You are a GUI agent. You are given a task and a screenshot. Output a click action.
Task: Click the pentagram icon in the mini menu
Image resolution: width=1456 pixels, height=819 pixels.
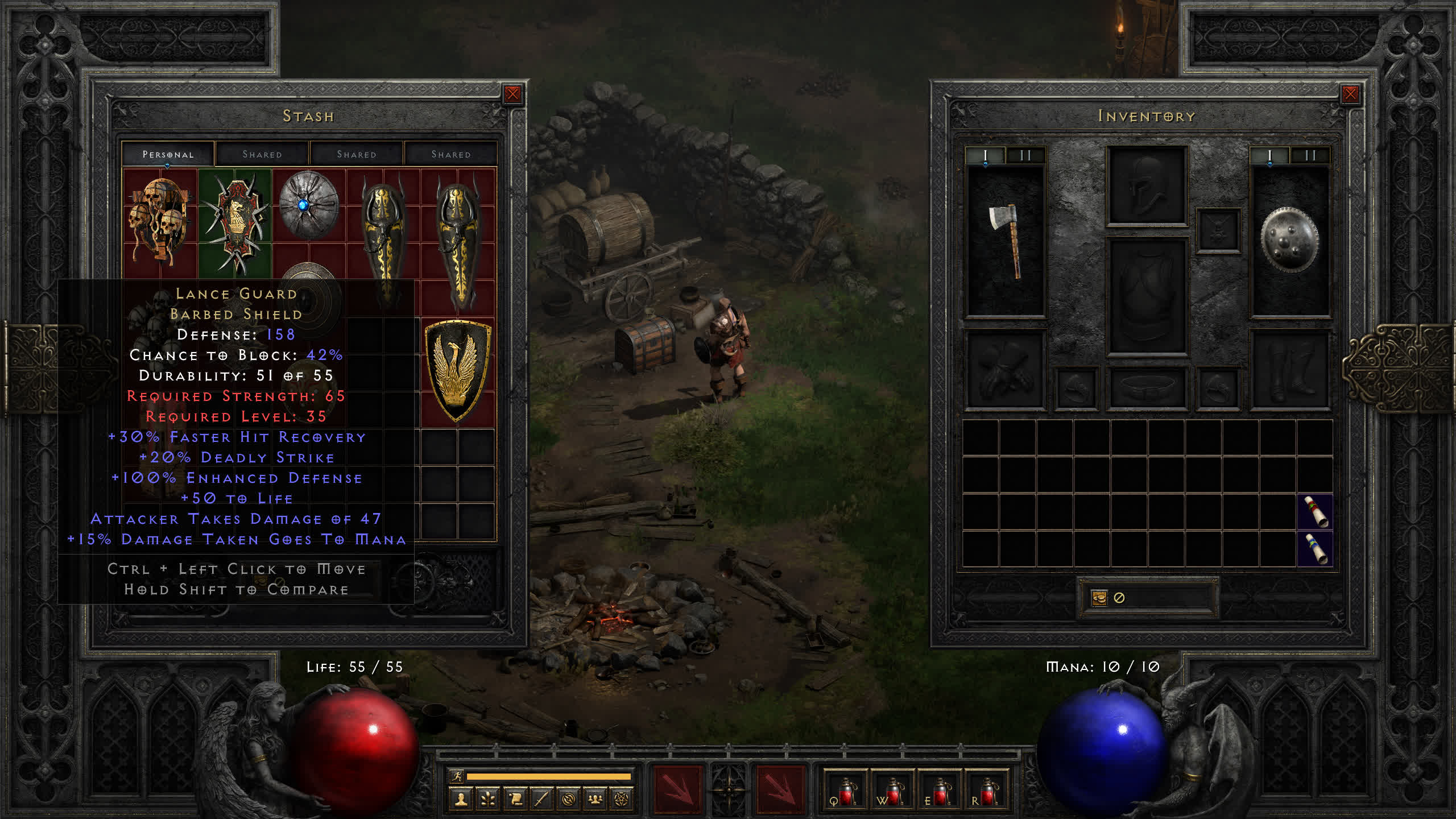622,800
